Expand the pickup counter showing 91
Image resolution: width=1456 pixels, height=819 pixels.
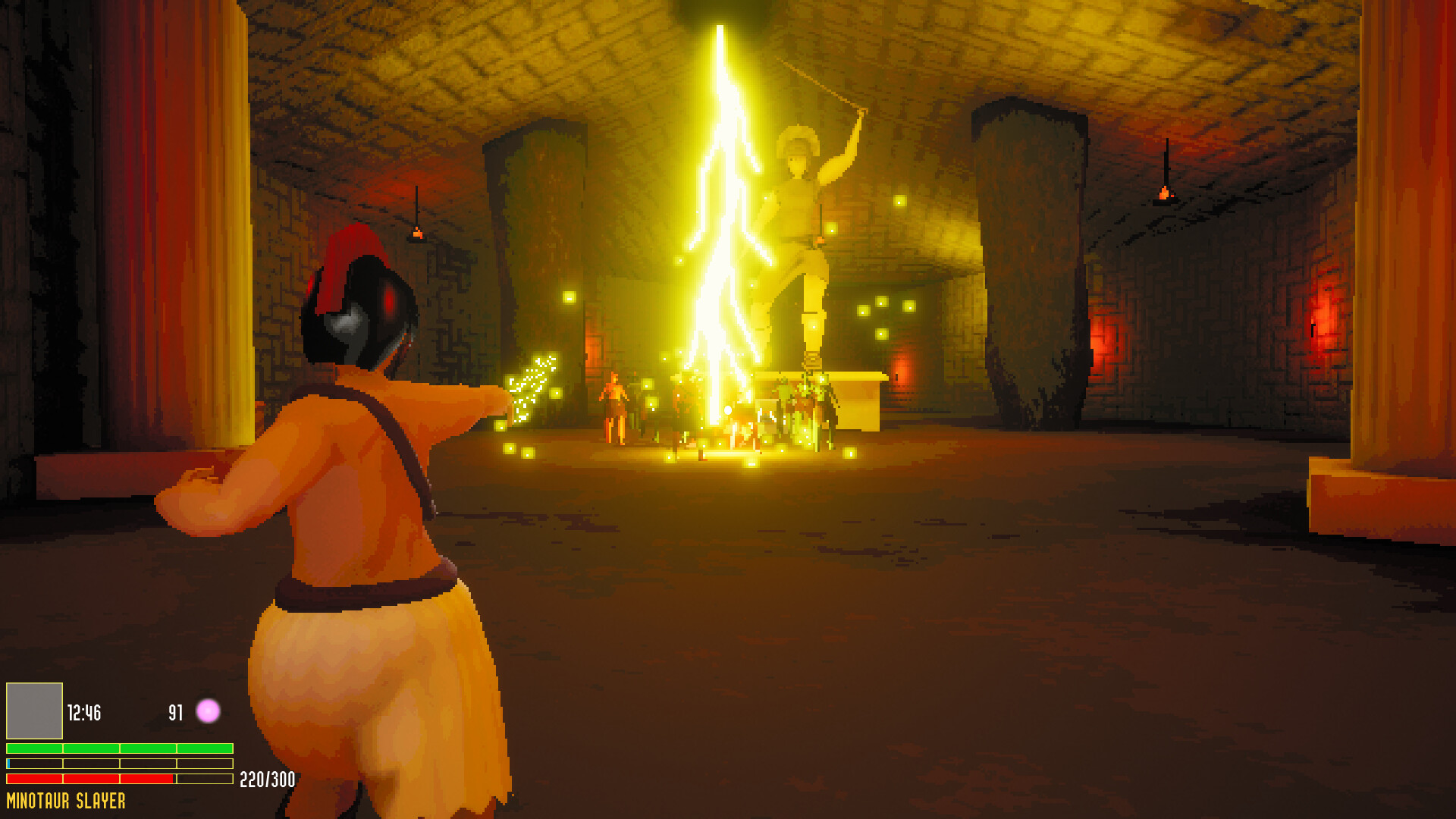[175, 713]
